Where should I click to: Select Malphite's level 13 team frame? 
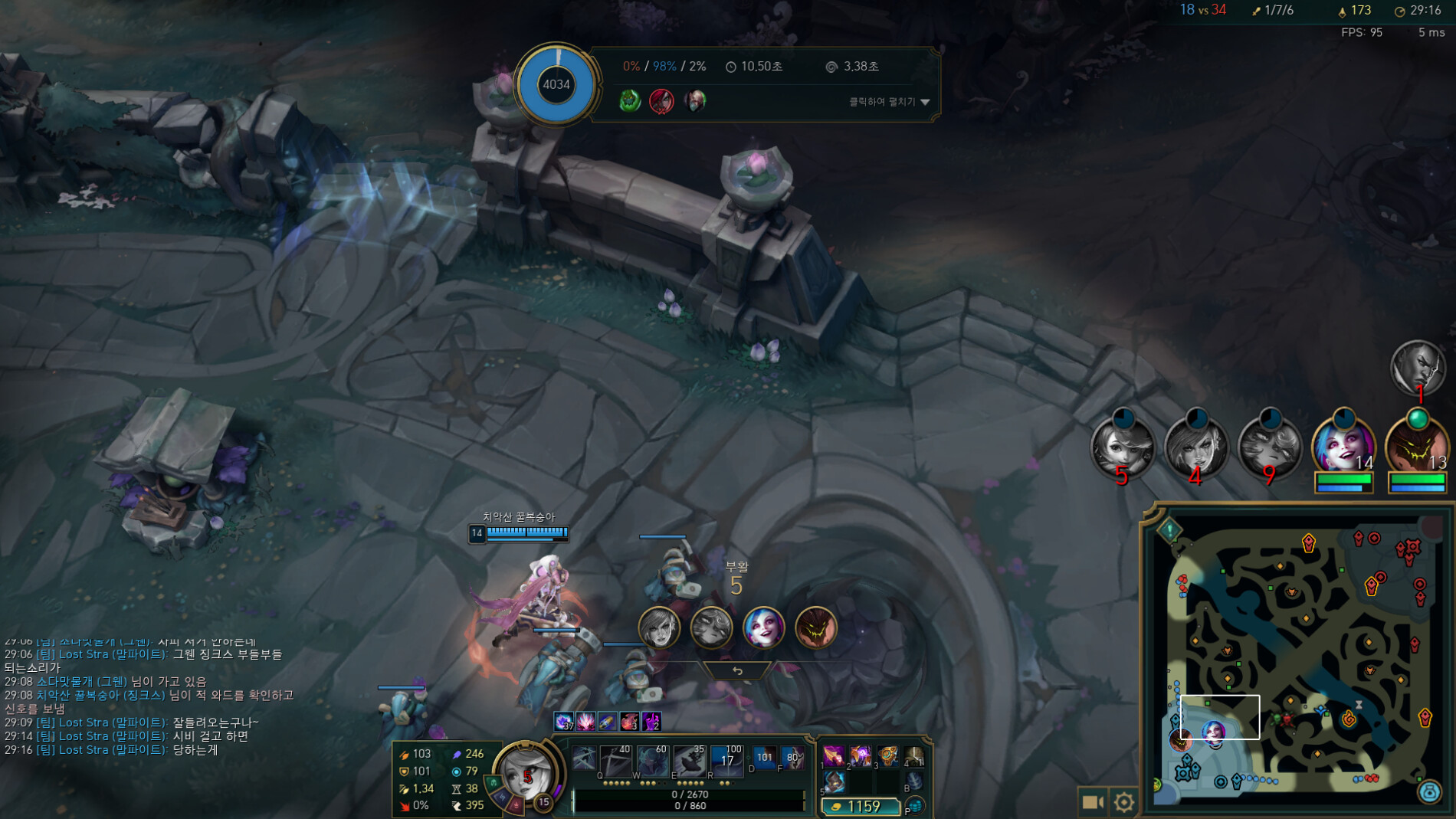point(1417,447)
